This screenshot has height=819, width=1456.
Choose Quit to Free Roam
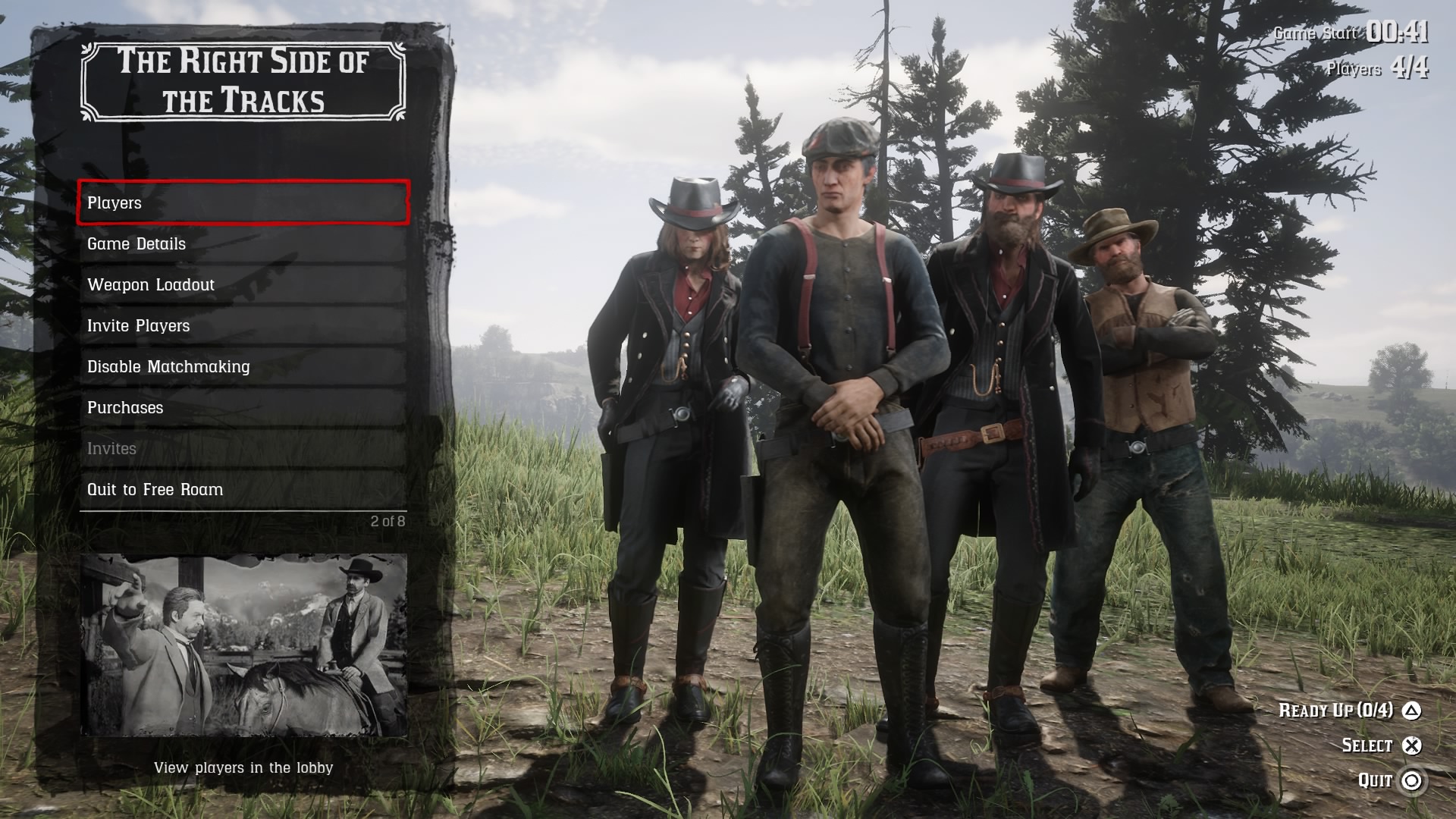[155, 489]
